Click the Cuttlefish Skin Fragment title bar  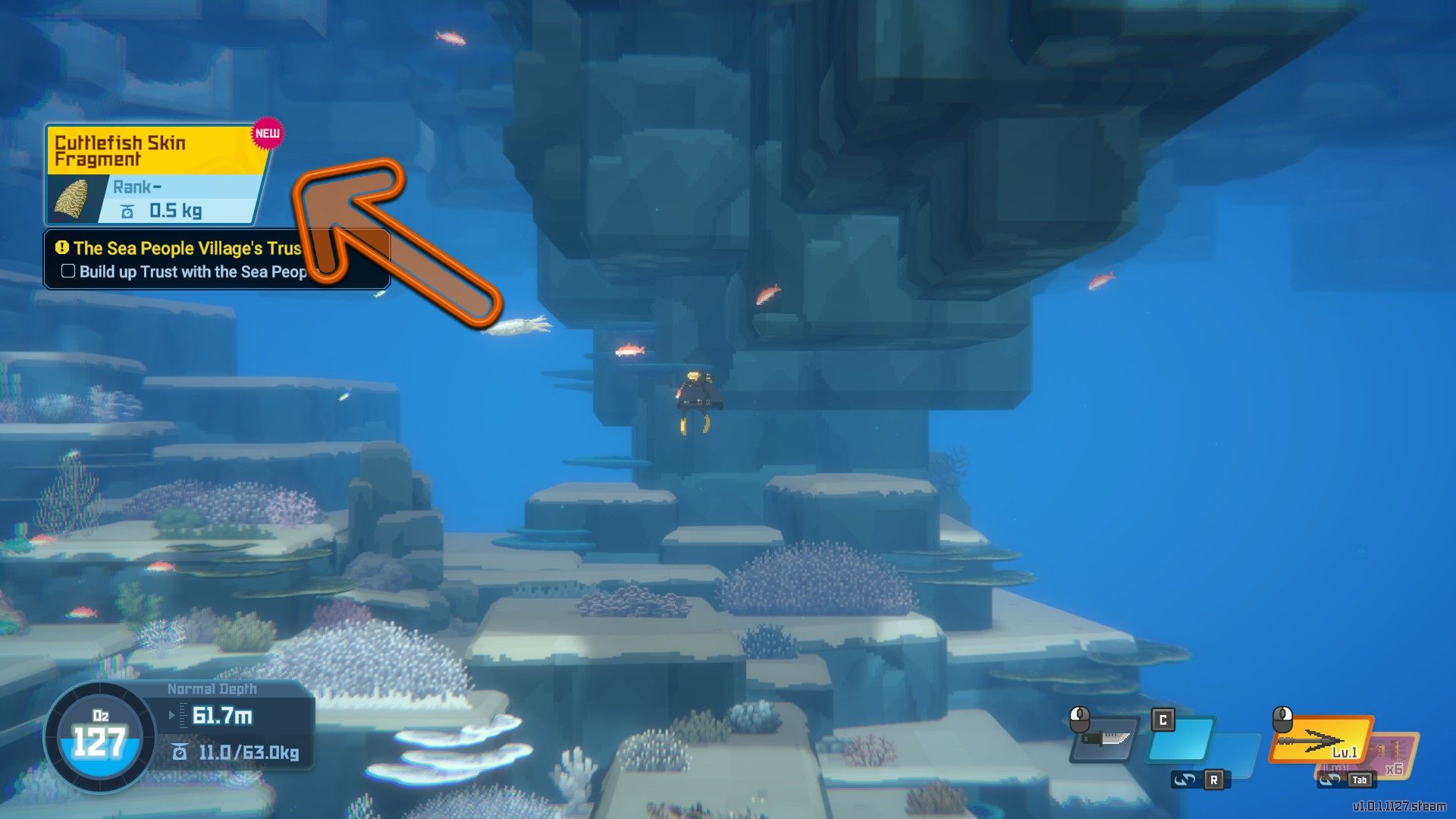(121, 149)
